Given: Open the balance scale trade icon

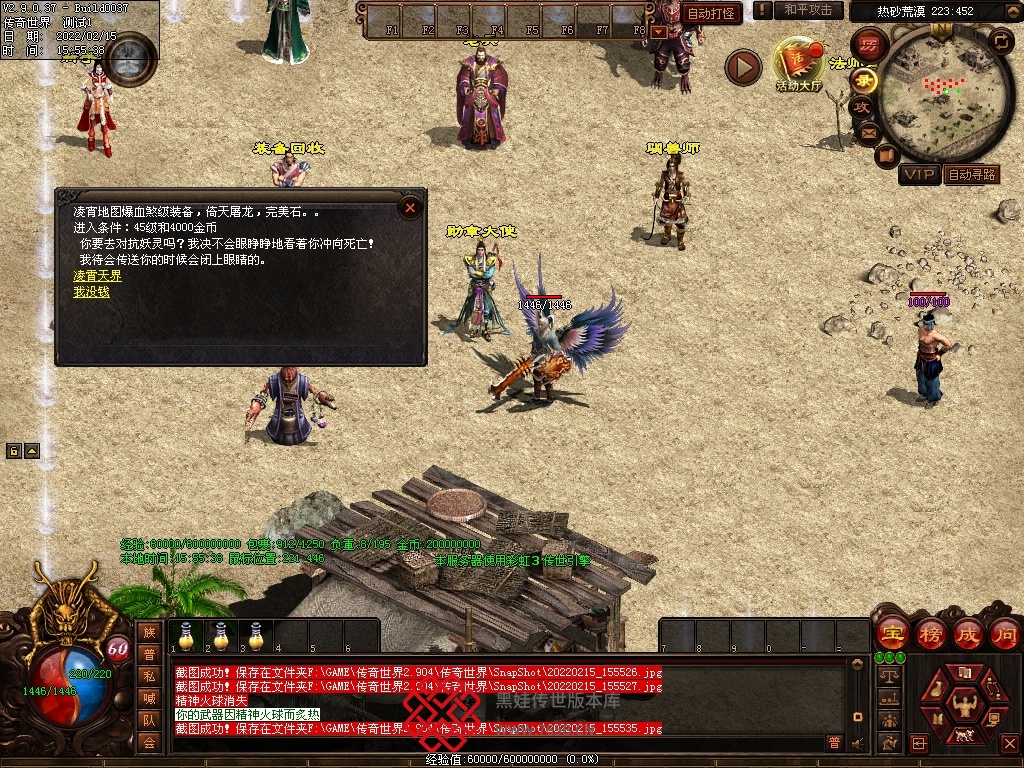Looking at the screenshot, I should click(889, 677).
